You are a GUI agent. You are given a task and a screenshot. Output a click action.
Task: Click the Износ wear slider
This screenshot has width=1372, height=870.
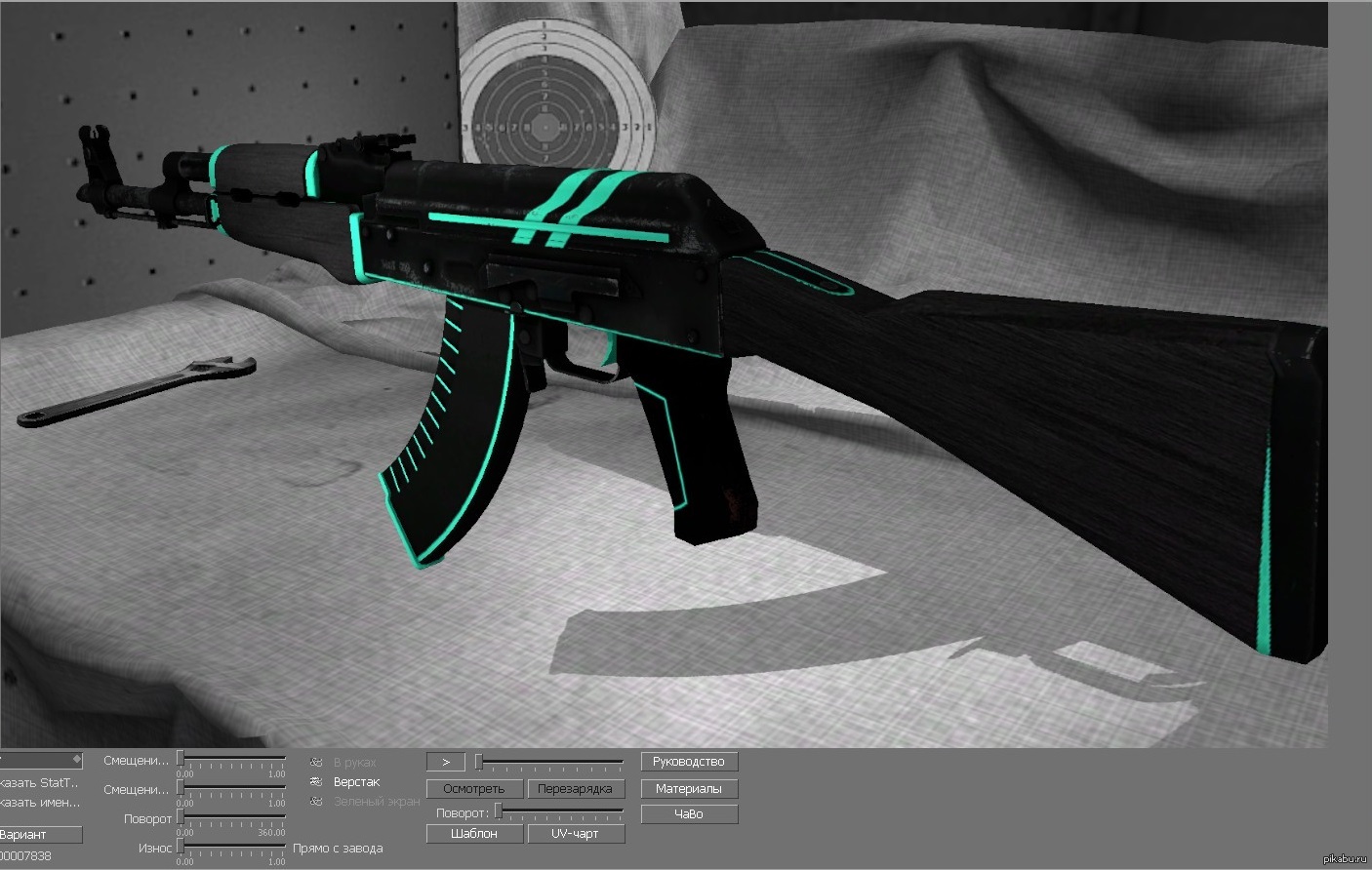(x=232, y=846)
